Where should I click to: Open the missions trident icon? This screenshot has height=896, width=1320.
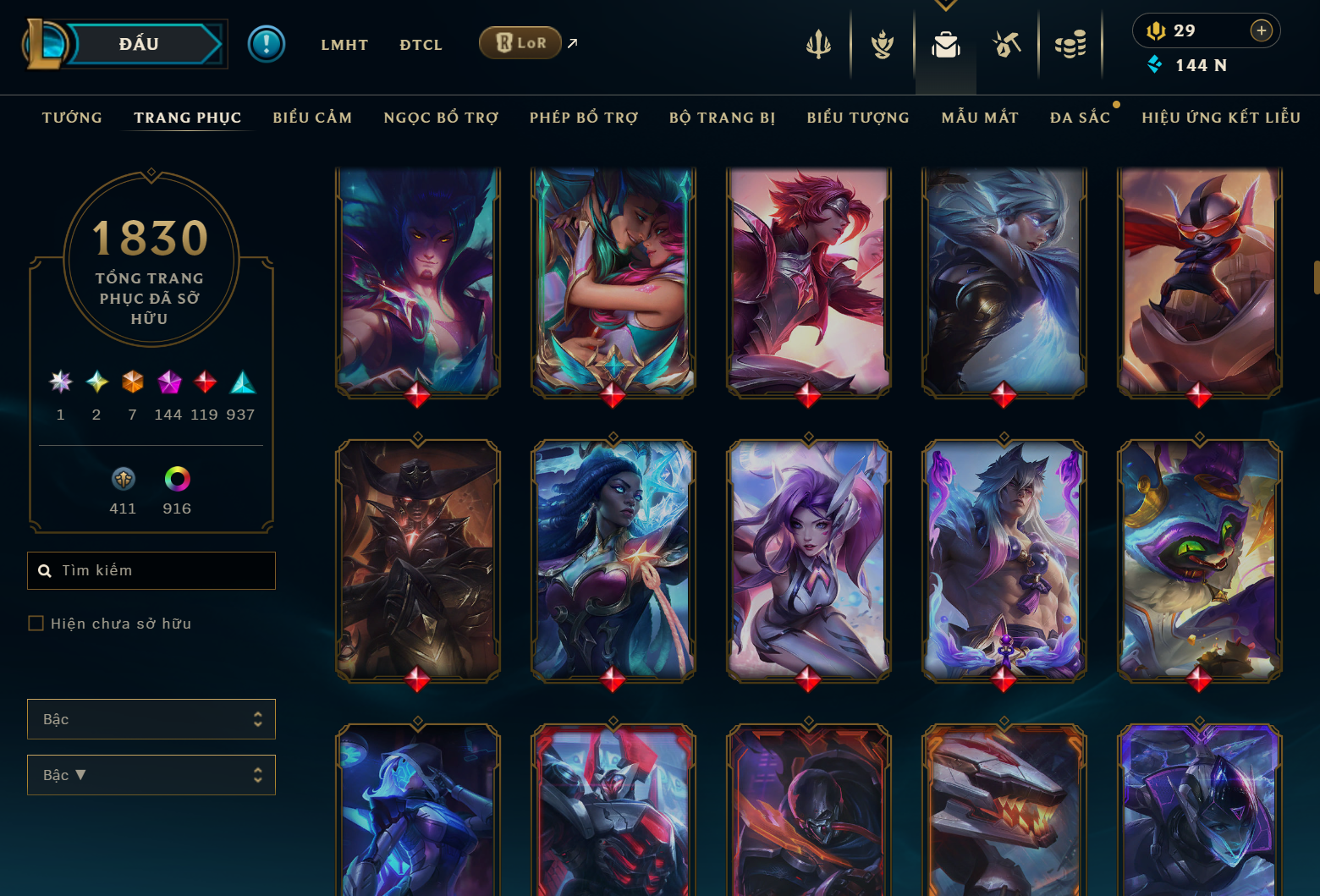[x=817, y=44]
